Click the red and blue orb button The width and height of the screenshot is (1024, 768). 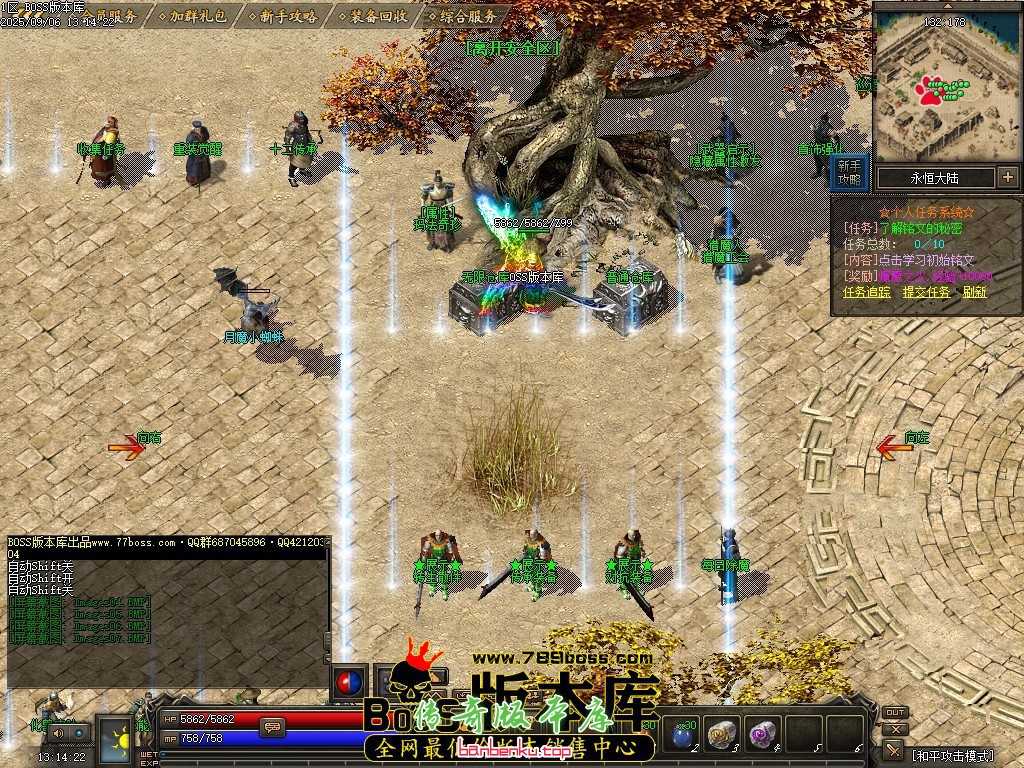tap(348, 682)
